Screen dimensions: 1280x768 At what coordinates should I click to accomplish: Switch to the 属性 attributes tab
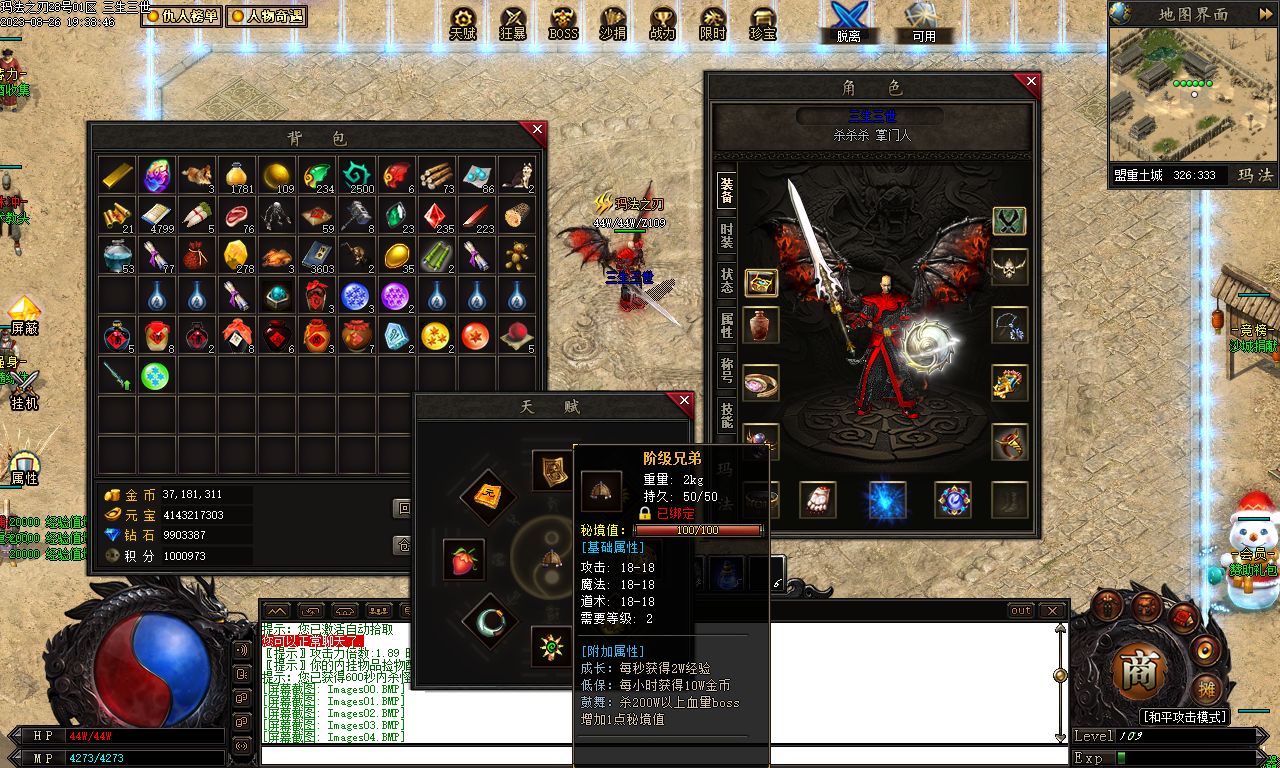click(727, 324)
